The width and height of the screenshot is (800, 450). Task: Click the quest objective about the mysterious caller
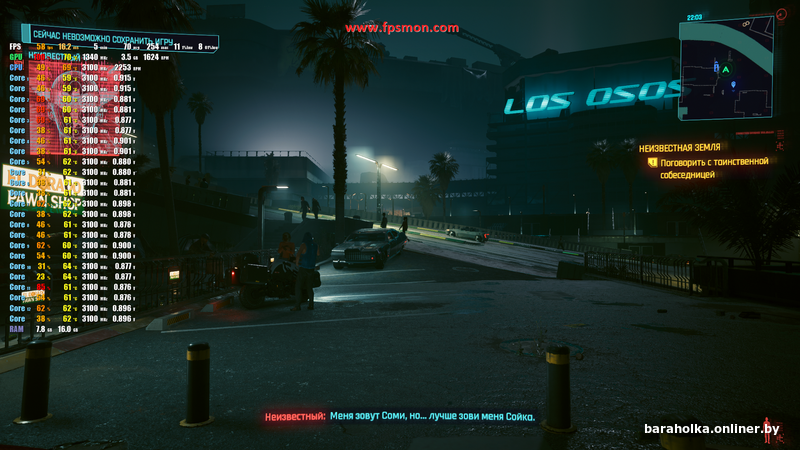[x=713, y=167]
